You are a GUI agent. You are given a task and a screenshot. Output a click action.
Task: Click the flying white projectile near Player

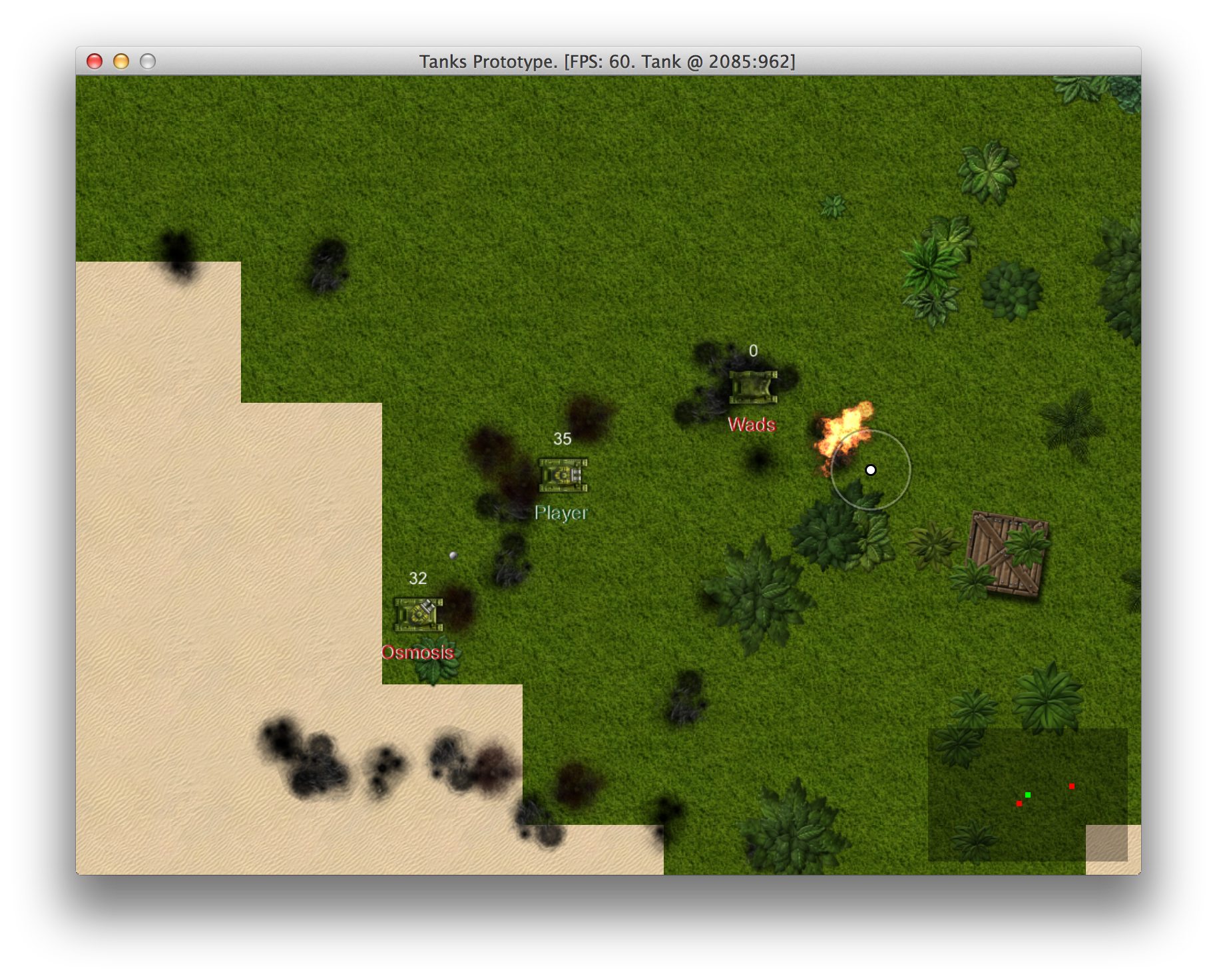[x=455, y=555]
